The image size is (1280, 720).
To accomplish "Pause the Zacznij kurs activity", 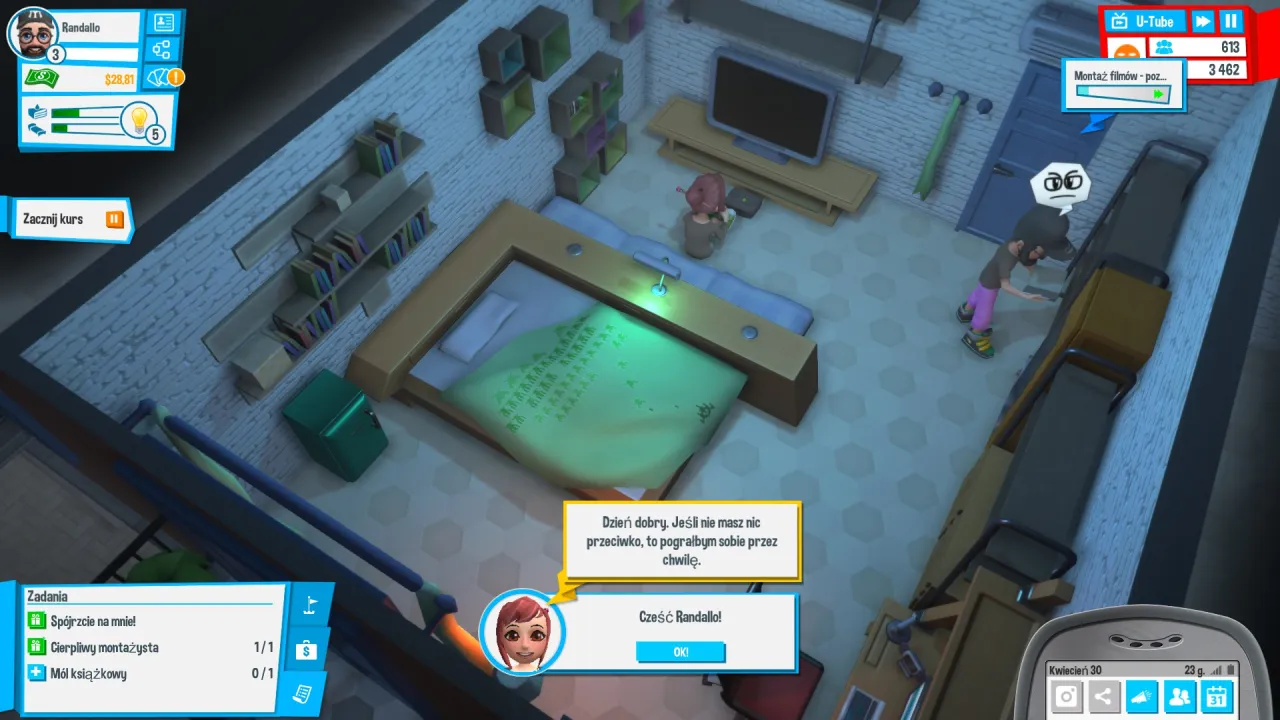I will click(x=115, y=219).
